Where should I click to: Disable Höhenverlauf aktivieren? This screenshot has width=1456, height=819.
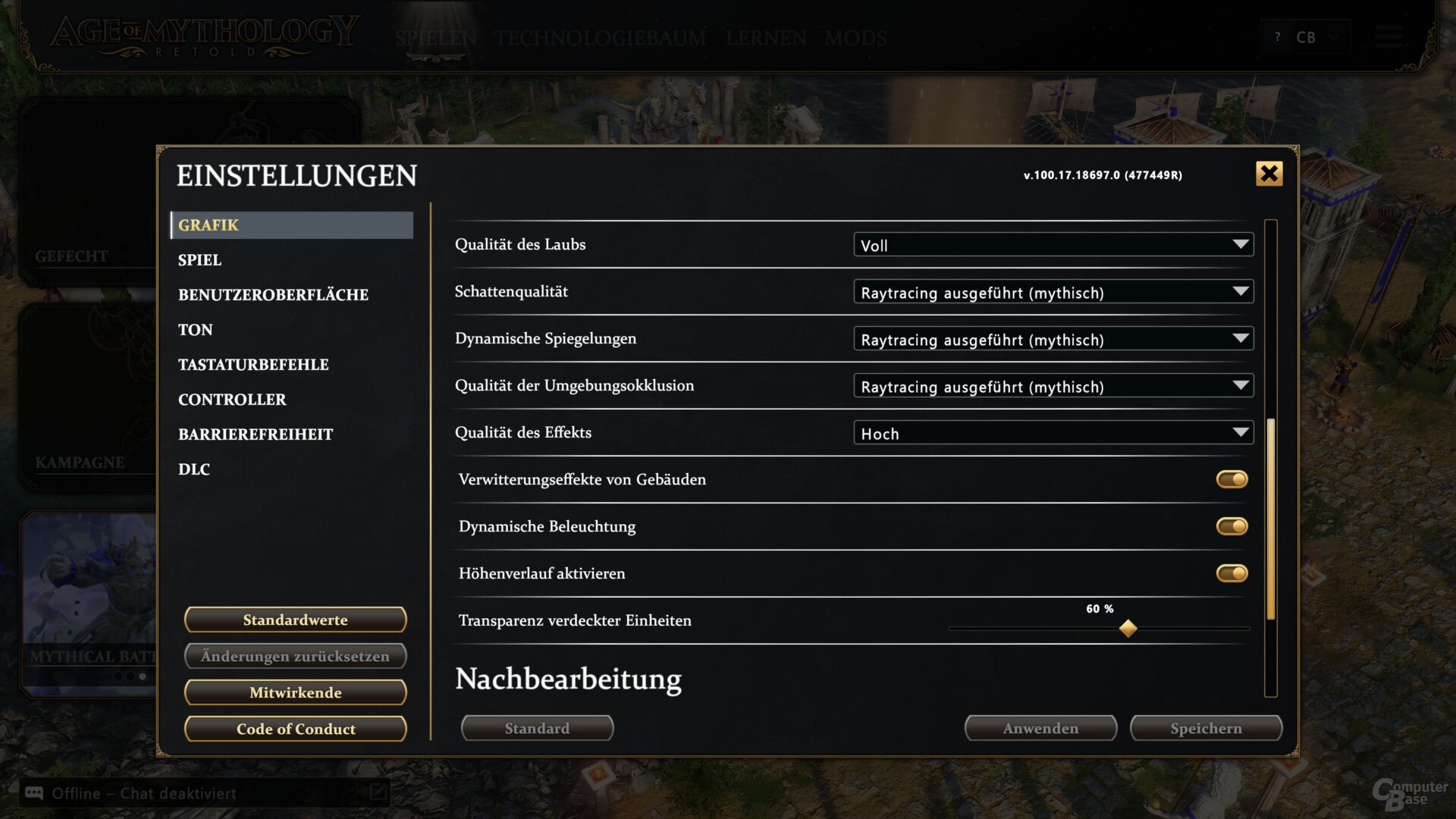click(1231, 573)
